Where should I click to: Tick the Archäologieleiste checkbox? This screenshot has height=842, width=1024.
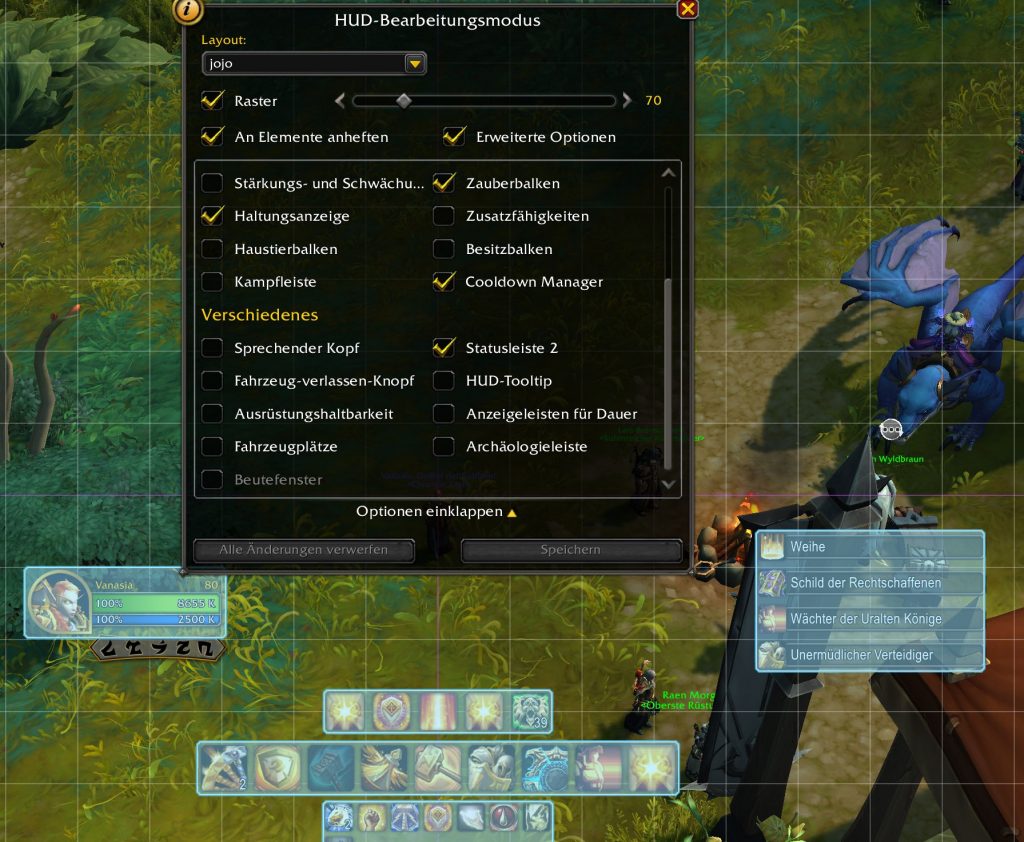(444, 447)
